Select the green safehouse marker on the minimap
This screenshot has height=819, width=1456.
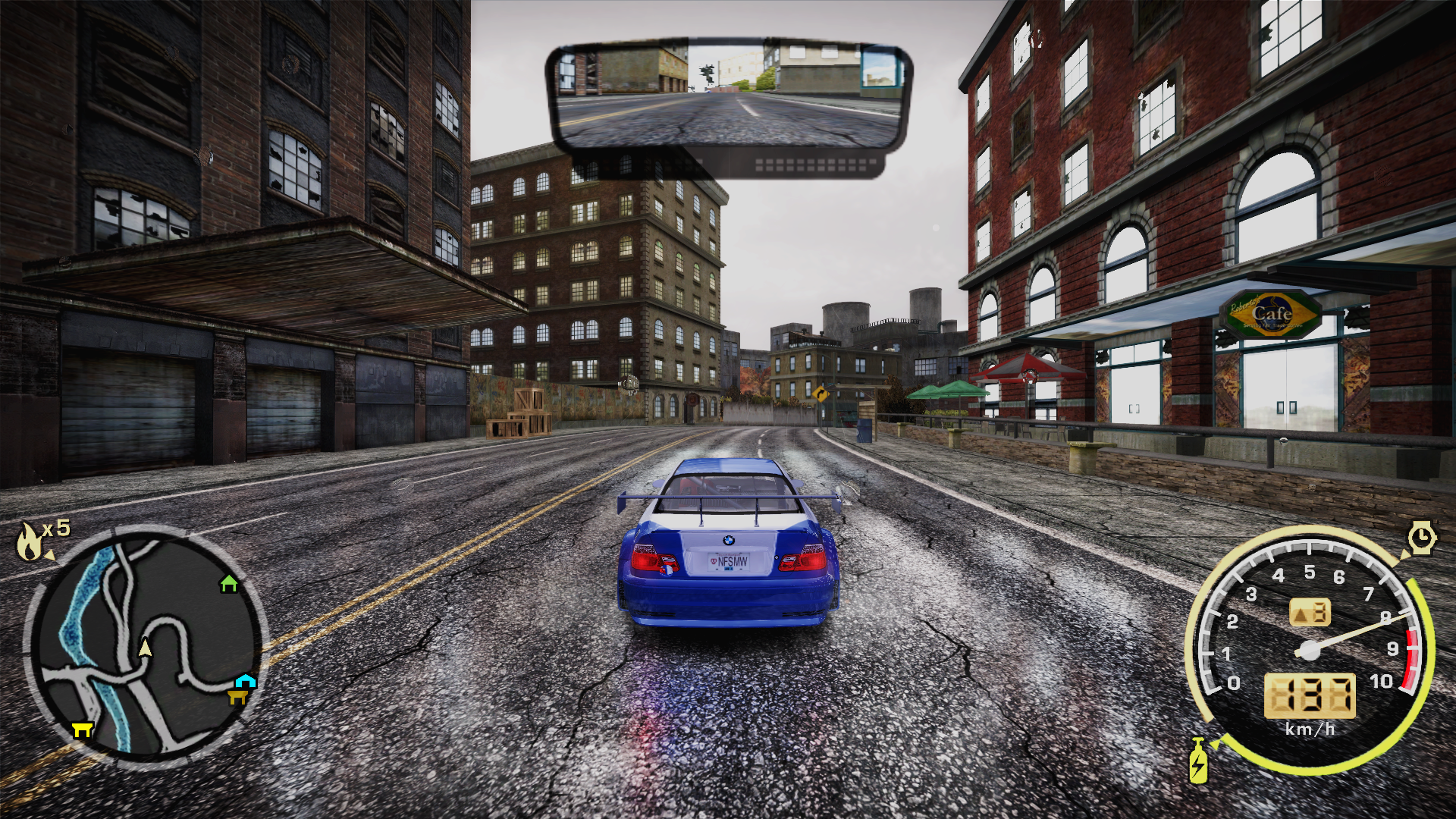point(228,583)
